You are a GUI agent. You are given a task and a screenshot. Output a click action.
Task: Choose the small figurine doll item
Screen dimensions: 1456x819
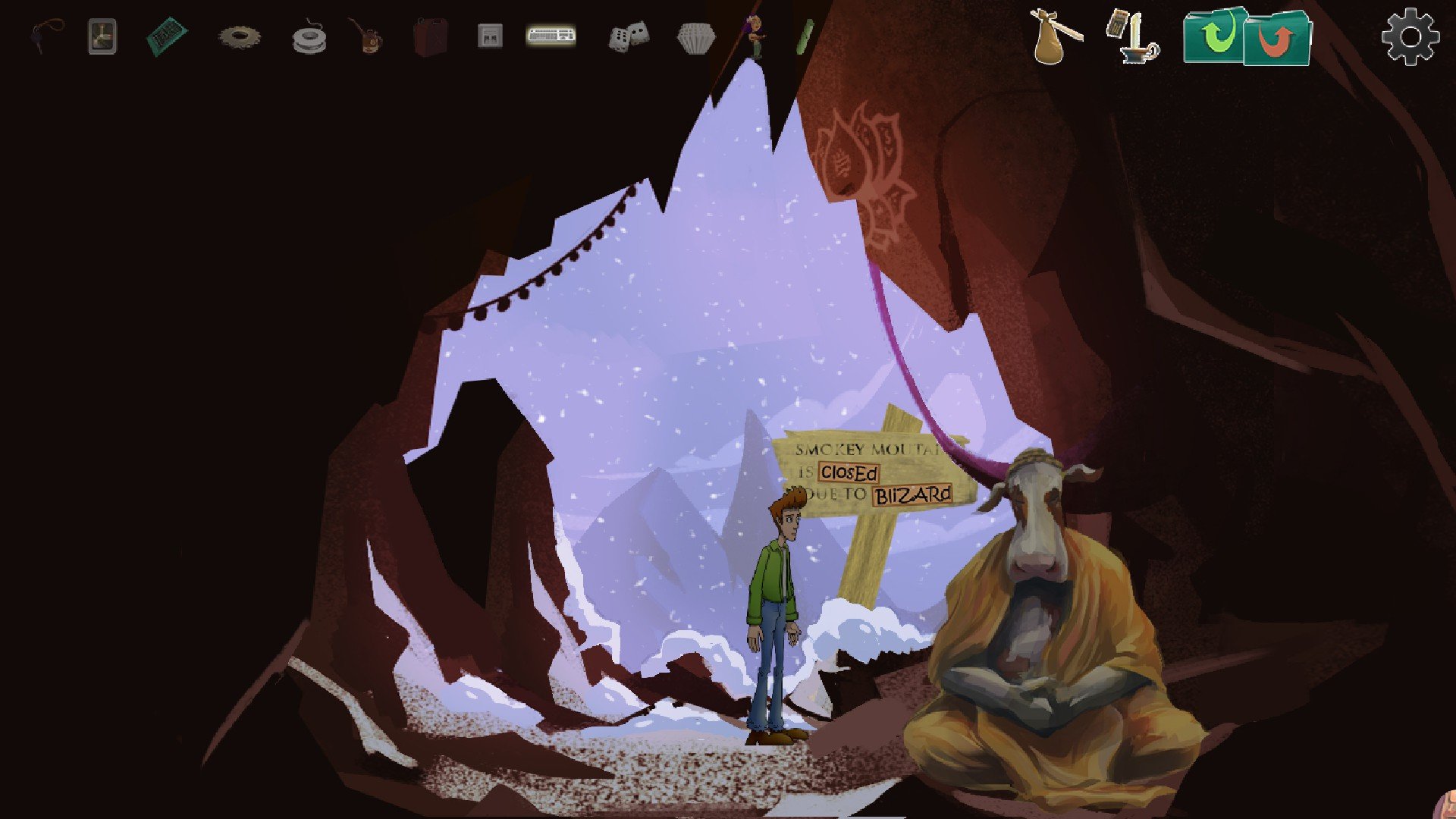pos(755,36)
